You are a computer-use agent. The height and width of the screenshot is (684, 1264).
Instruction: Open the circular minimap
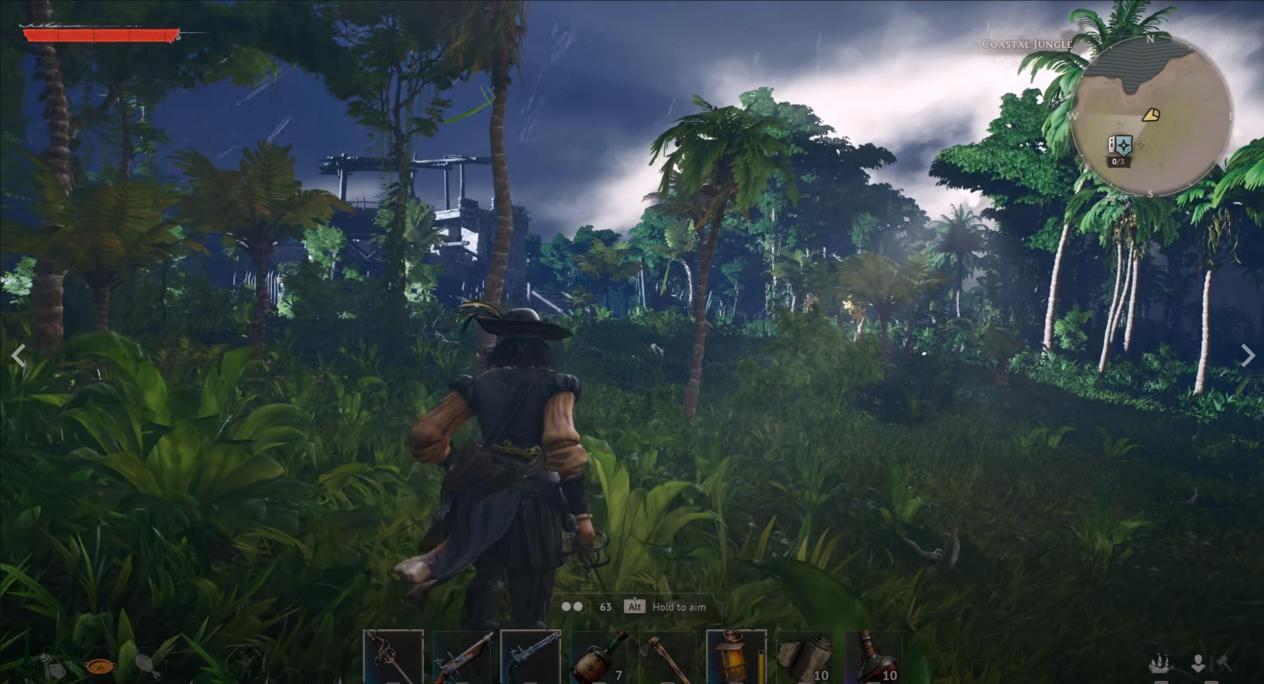click(x=1150, y=116)
